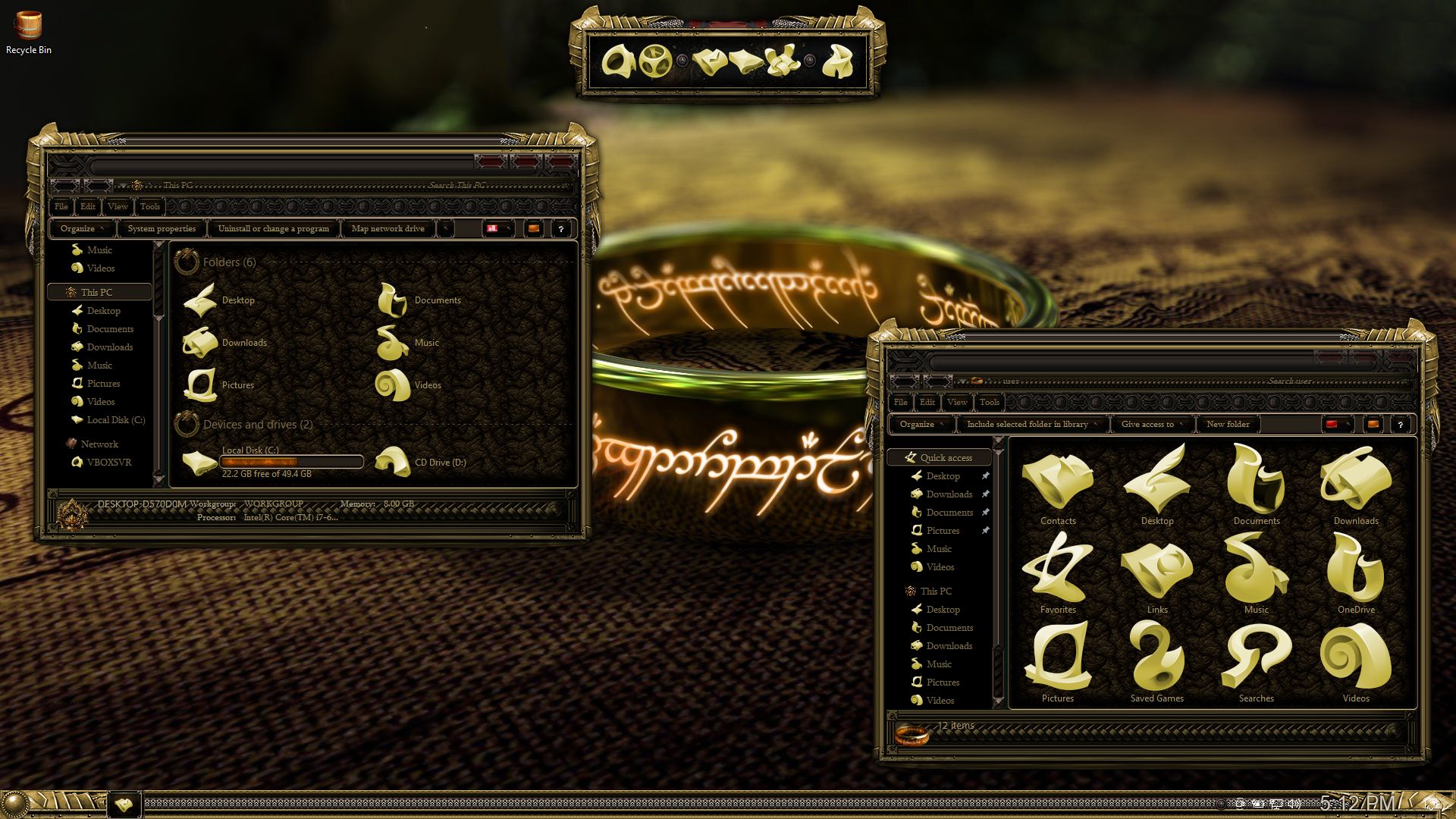Click the Folders (6) group header
Image resolution: width=1456 pixels, height=819 pixels.
point(229,262)
